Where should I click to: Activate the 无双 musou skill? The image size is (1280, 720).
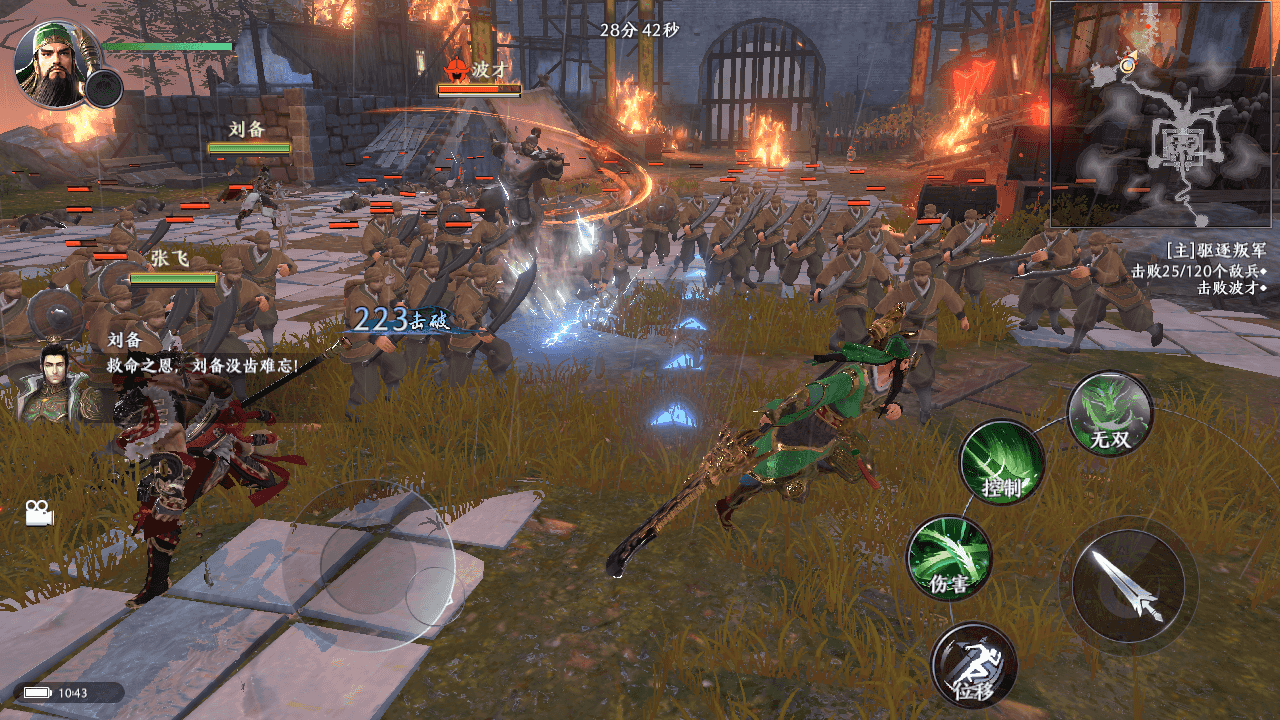tap(1110, 414)
